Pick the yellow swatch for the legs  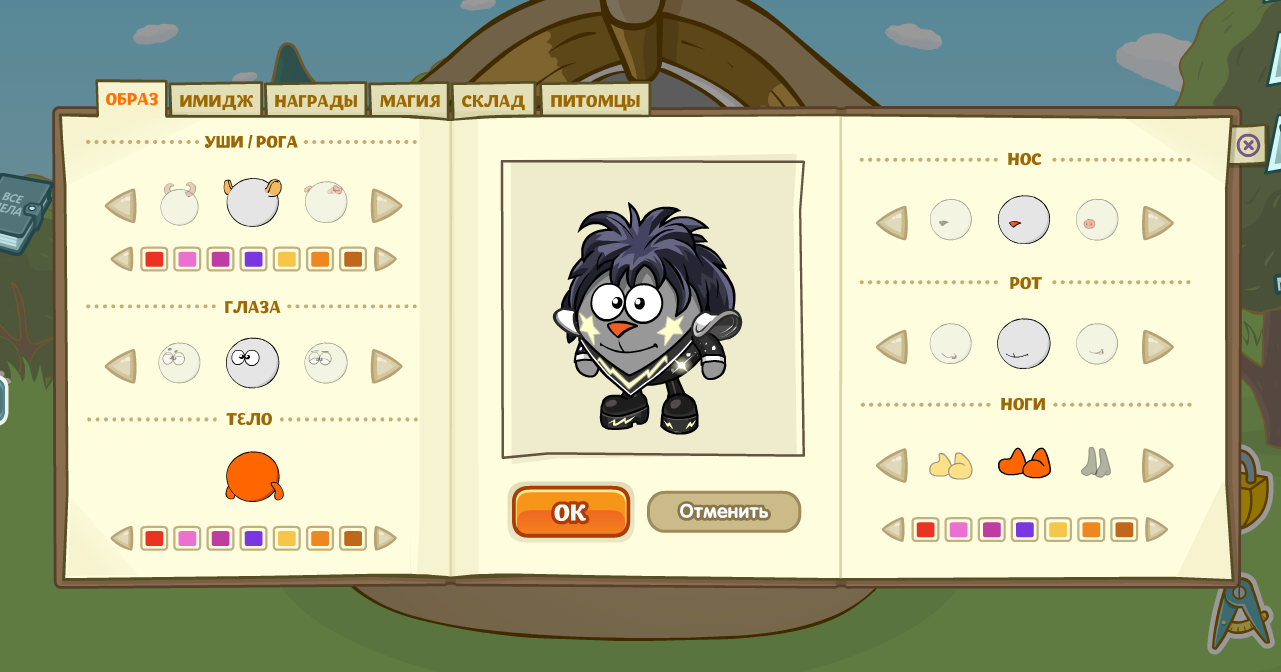click(1058, 530)
